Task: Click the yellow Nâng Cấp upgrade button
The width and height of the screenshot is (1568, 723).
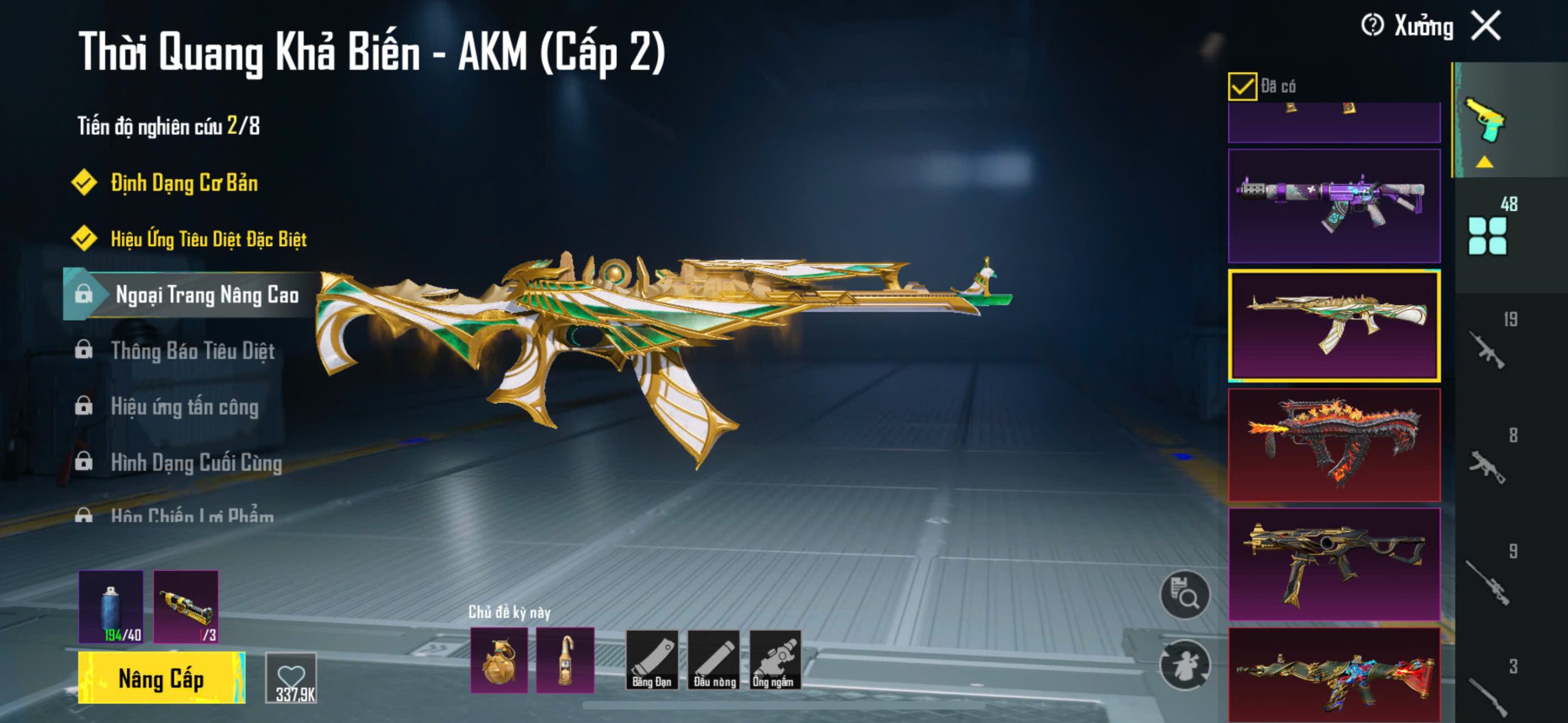Action: [161, 678]
